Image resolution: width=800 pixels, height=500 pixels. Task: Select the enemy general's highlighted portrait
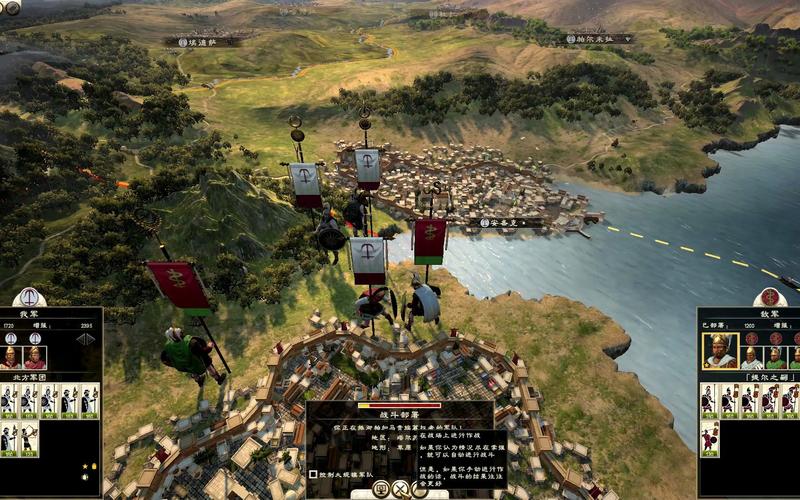click(718, 351)
